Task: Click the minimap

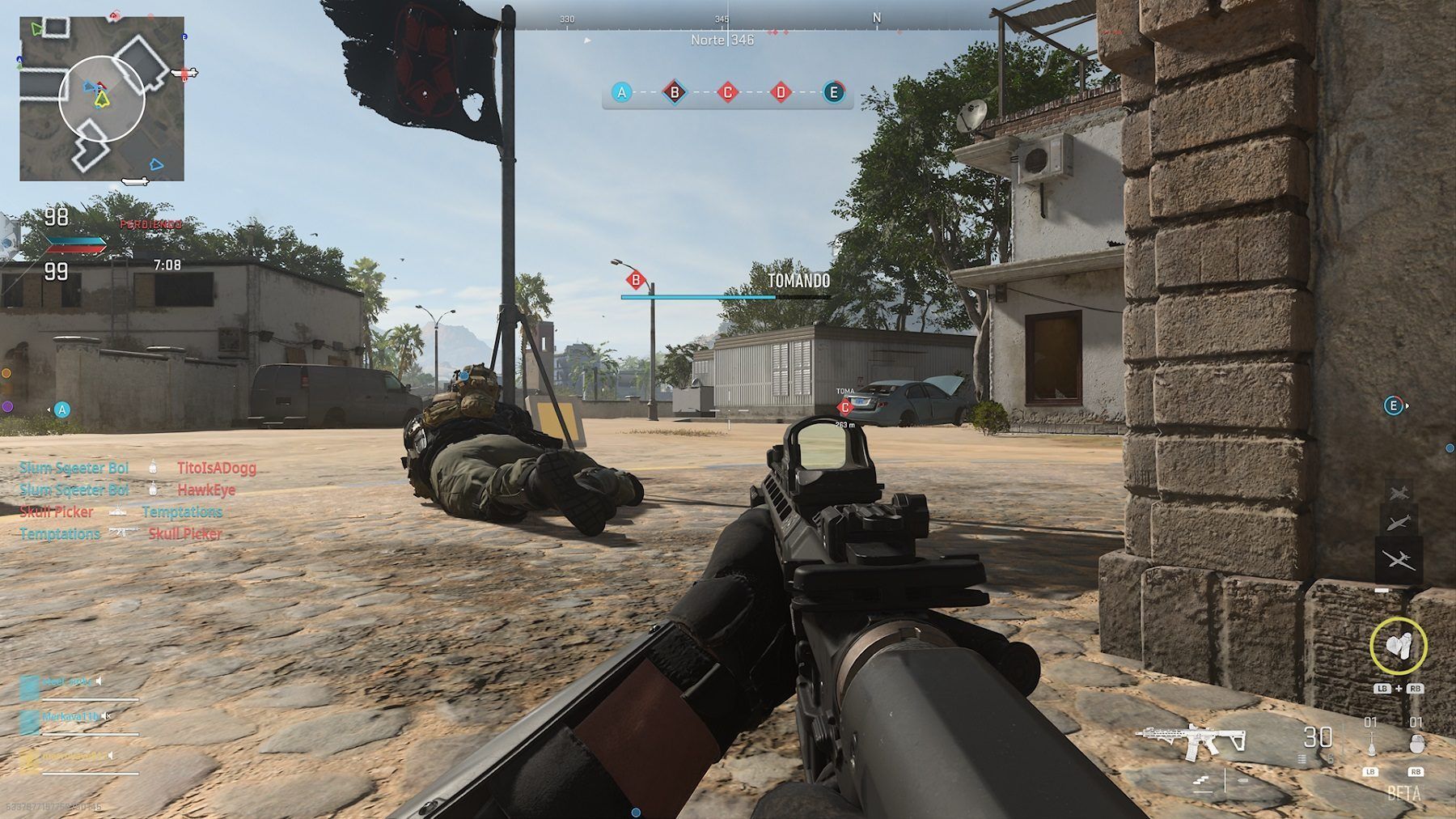Action: [x=102, y=99]
